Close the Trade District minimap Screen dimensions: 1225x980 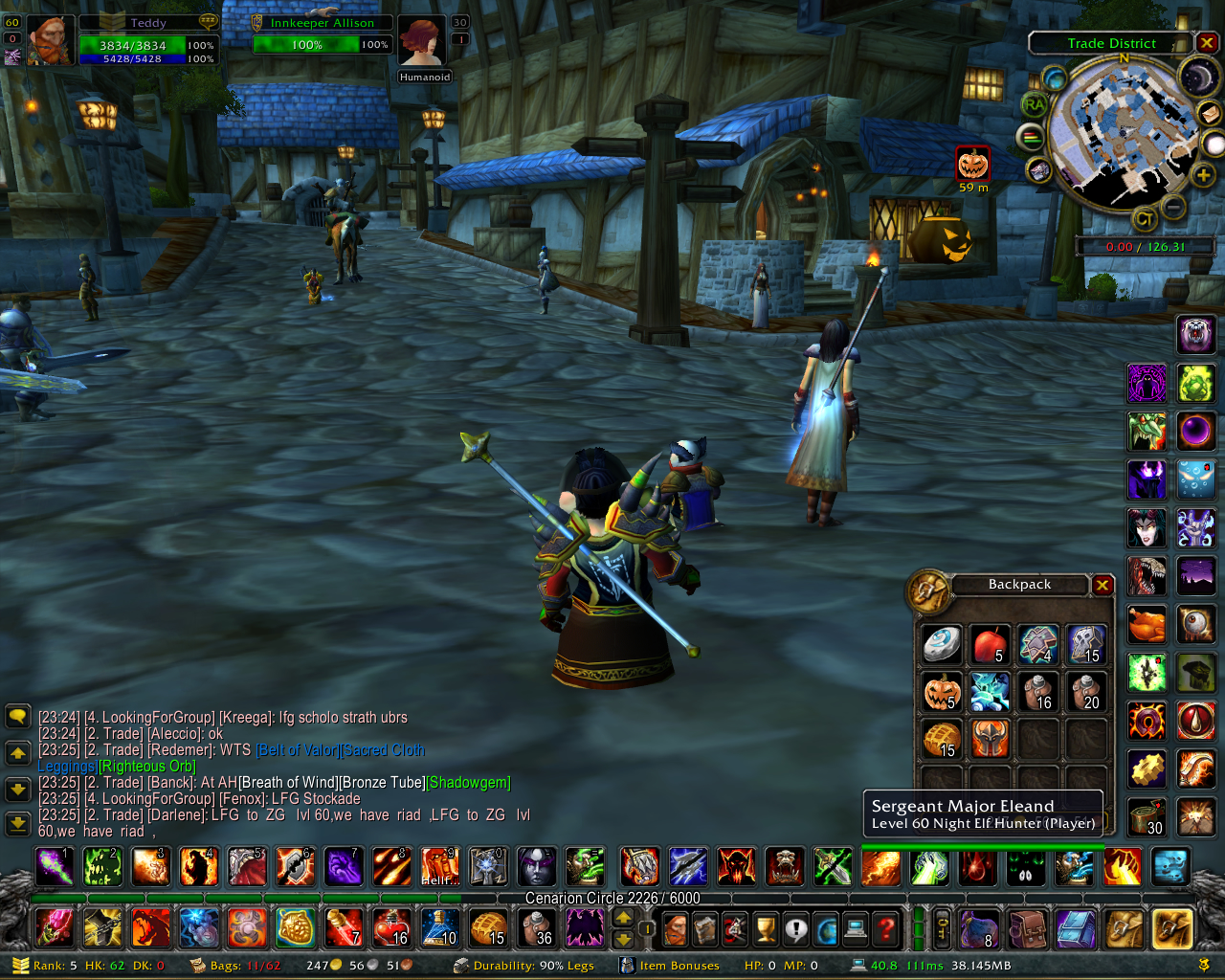(x=1207, y=43)
